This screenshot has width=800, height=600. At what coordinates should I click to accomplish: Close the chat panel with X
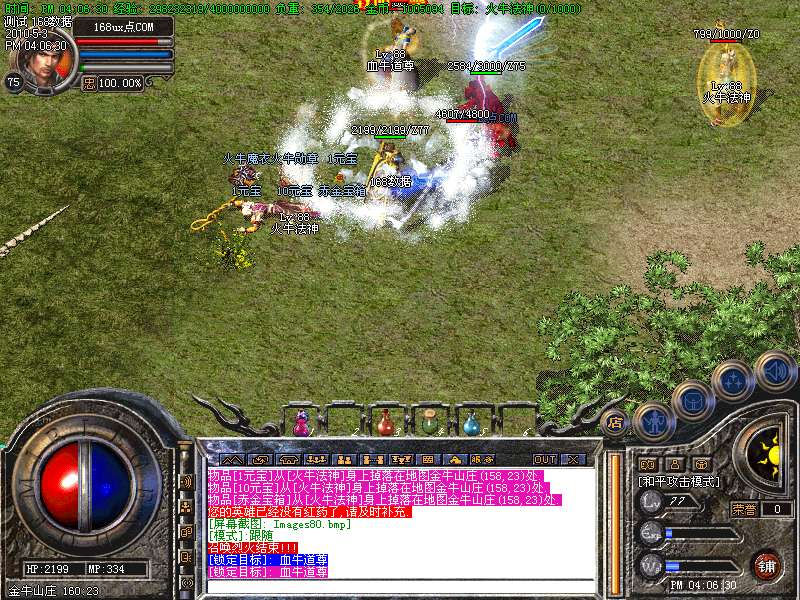pos(572,459)
